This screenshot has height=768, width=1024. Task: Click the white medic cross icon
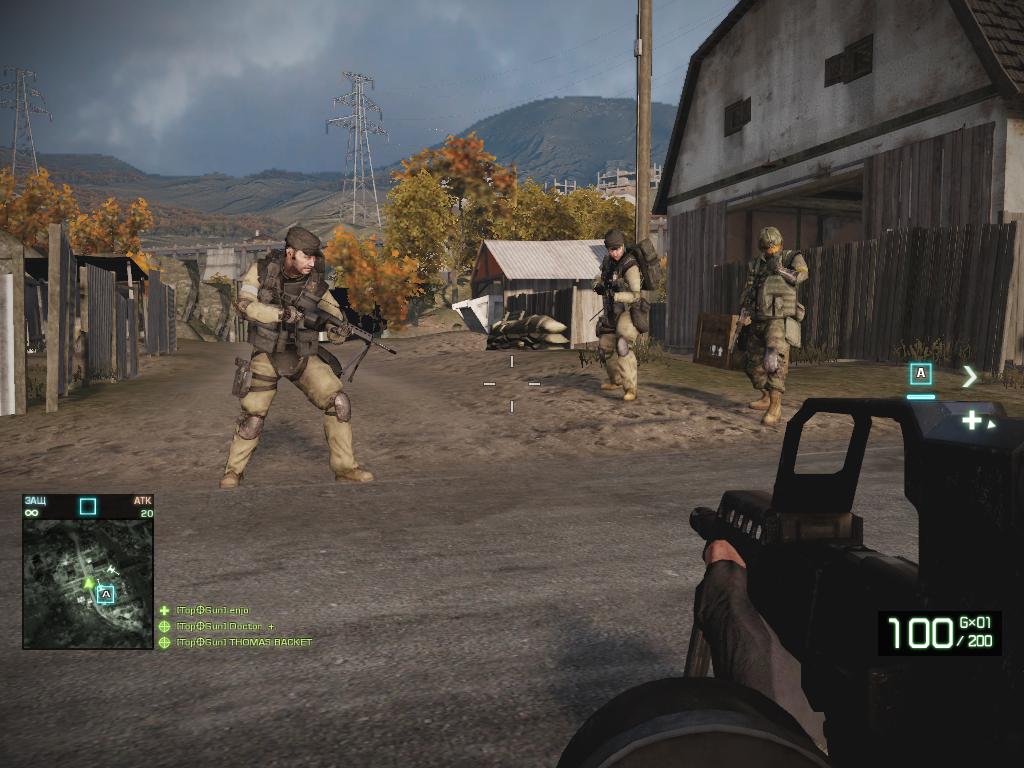point(971,420)
